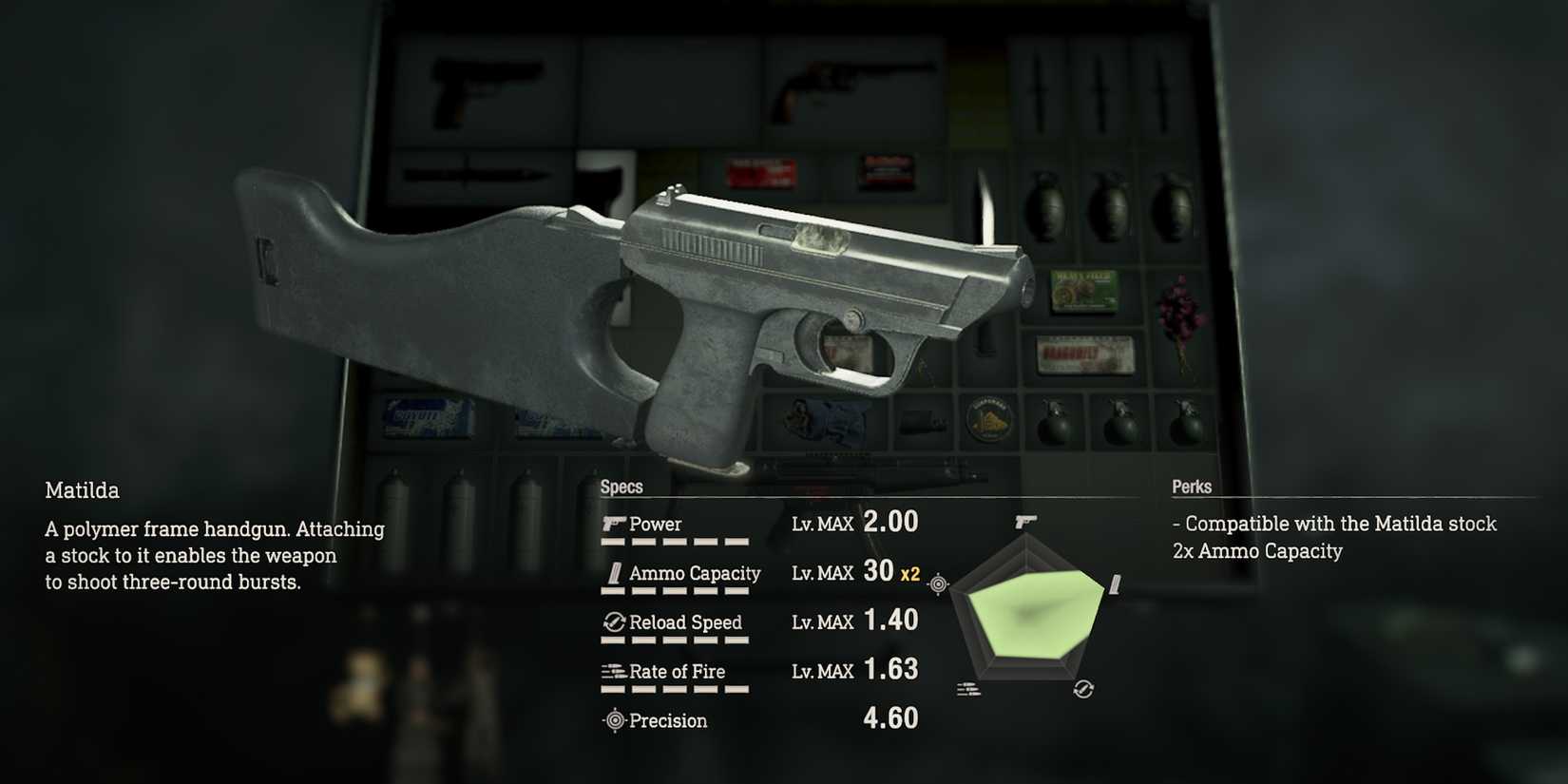
Task: Select the Power pistol icon in Specs
Action: point(614,523)
